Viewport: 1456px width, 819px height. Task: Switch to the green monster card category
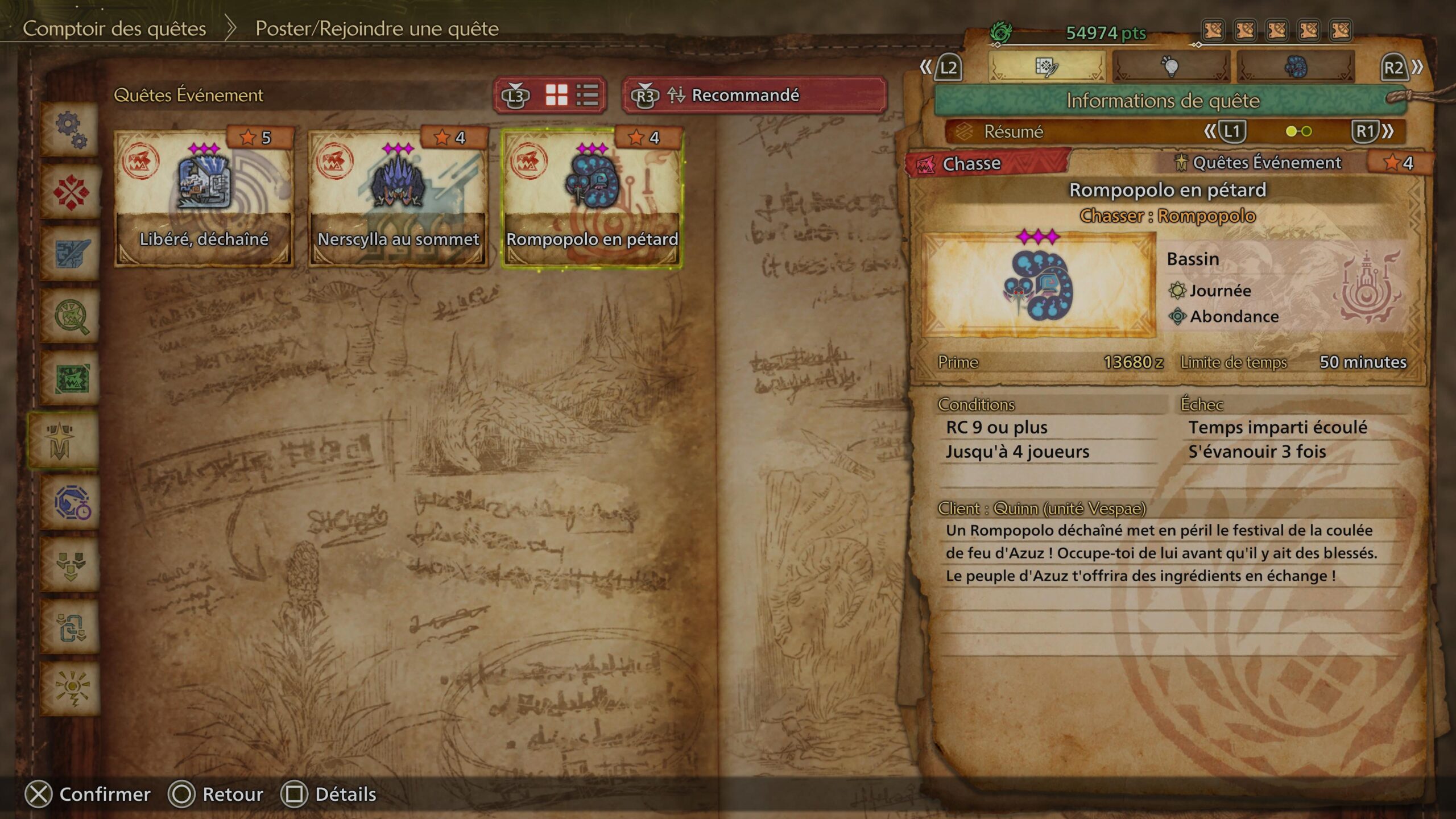tap(71, 379)
